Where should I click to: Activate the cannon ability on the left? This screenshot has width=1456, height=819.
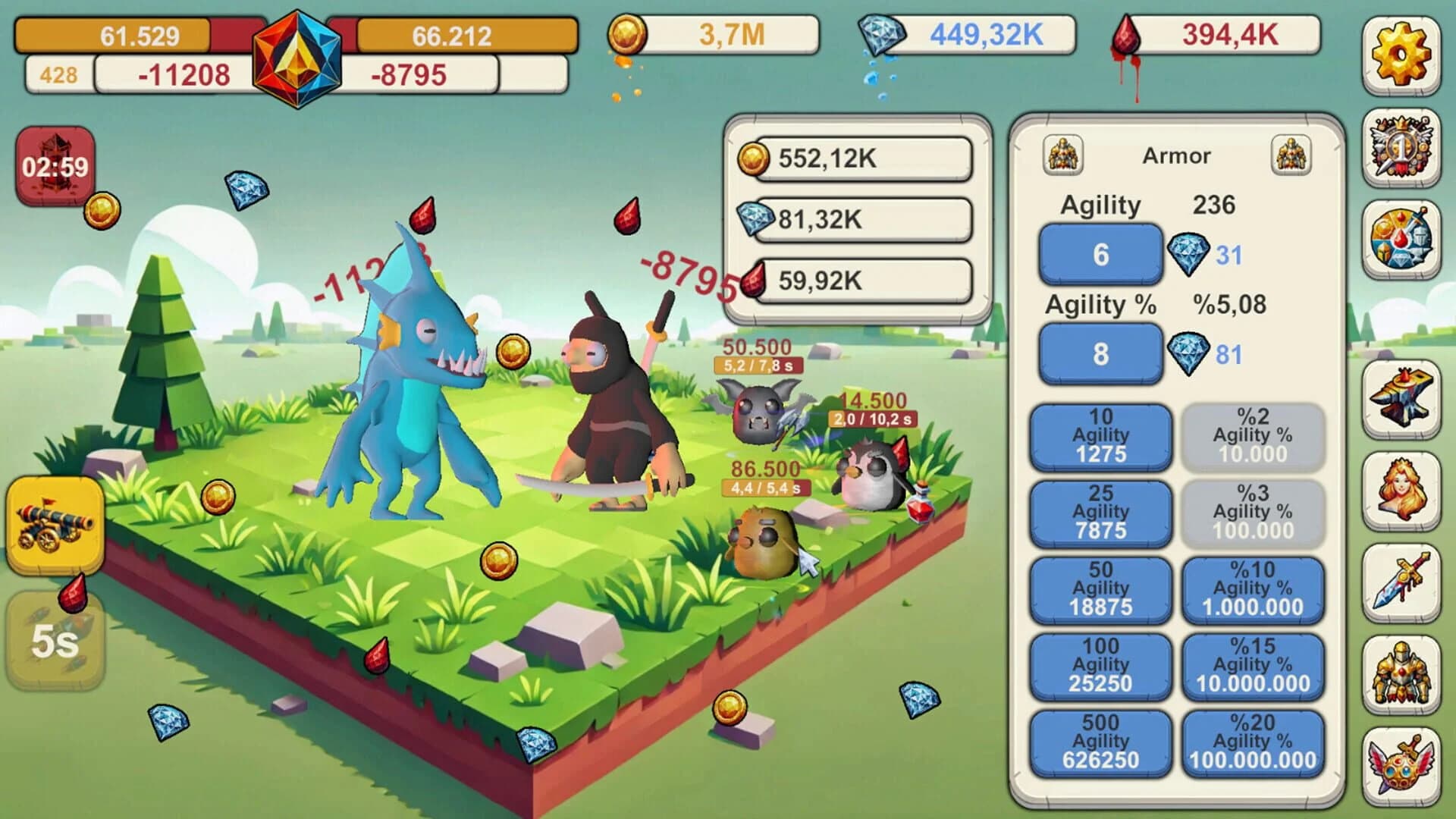click(x=55, y=523)
